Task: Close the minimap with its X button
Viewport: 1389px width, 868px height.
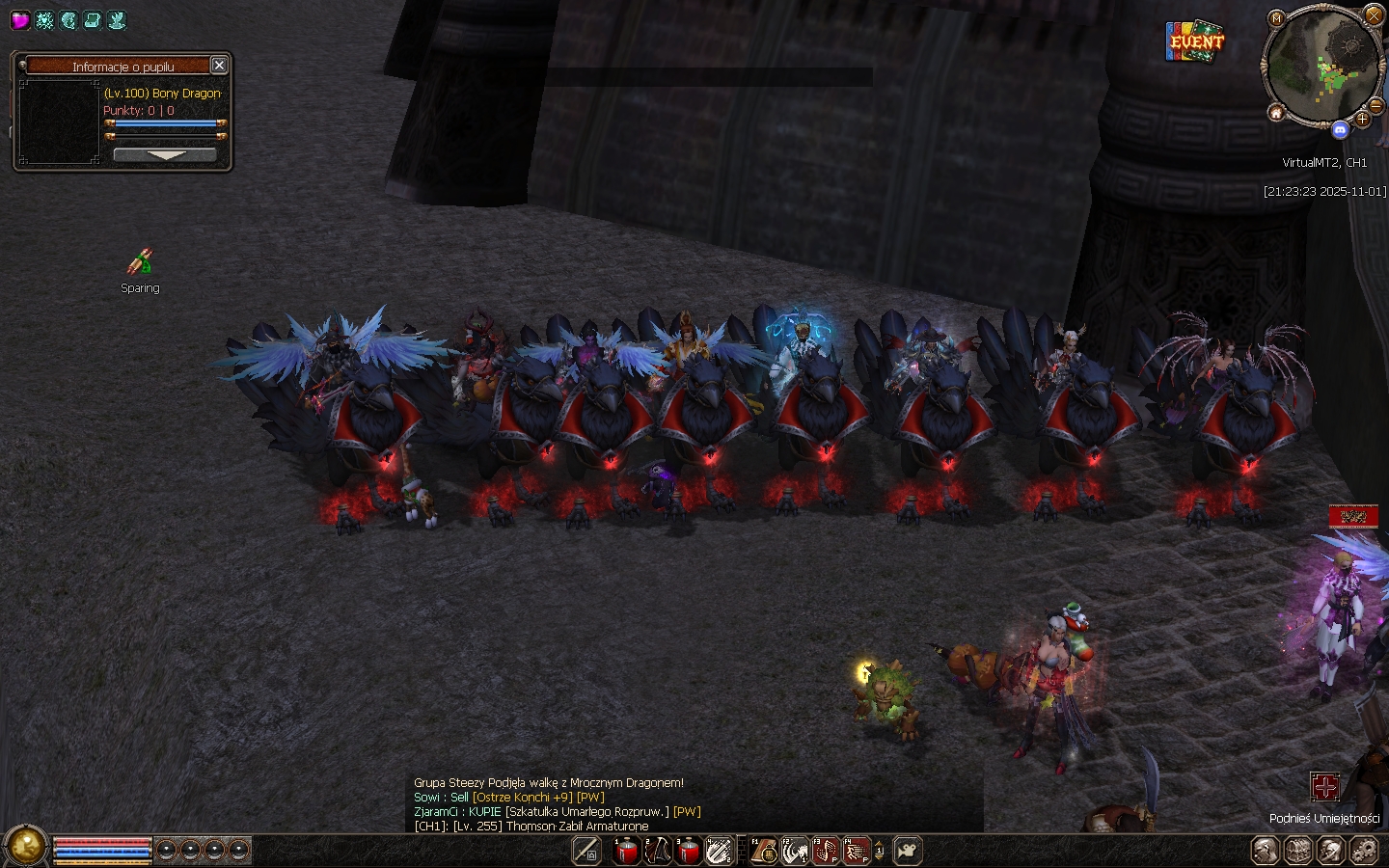Action: [x=1374, y=15]
